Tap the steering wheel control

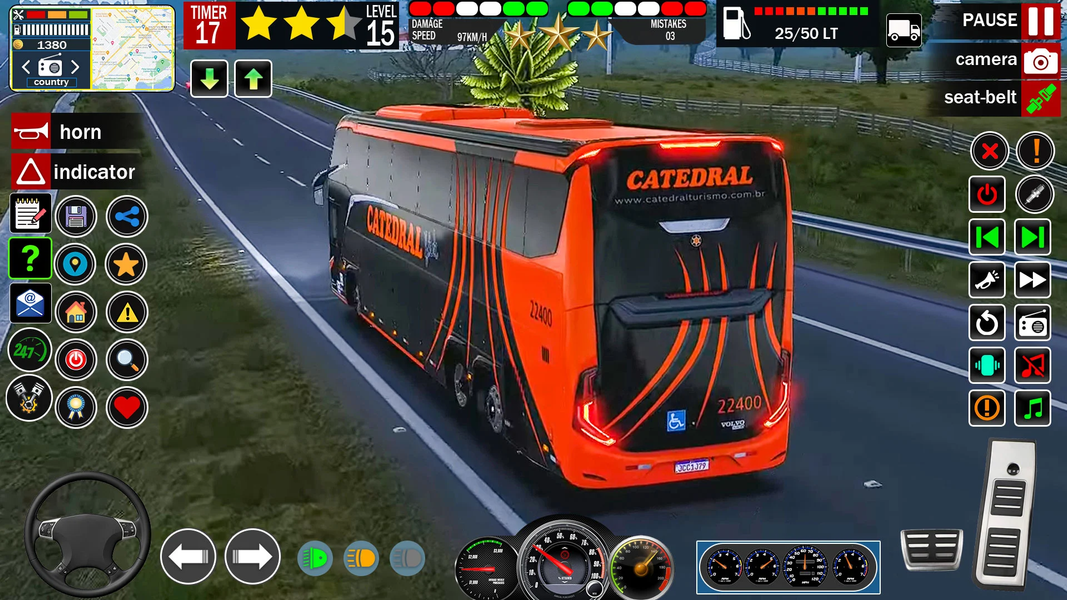(x=87, y=534)
